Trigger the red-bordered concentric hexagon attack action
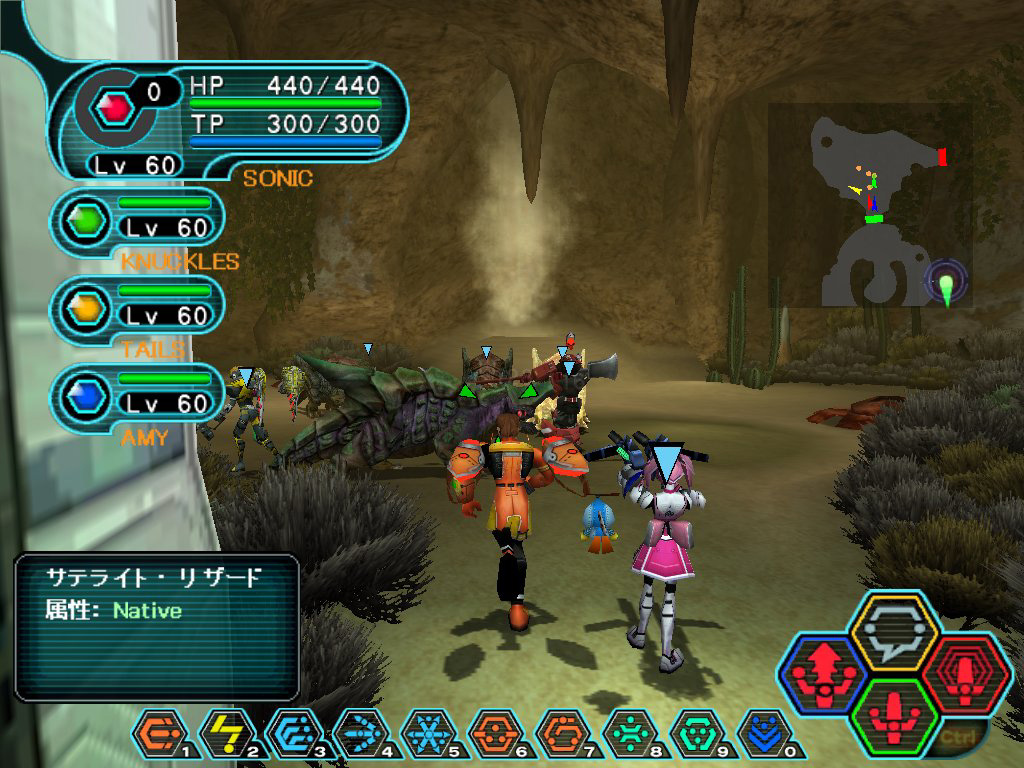The width and height of the screenshot is (1024, 768). click(964, 672)
